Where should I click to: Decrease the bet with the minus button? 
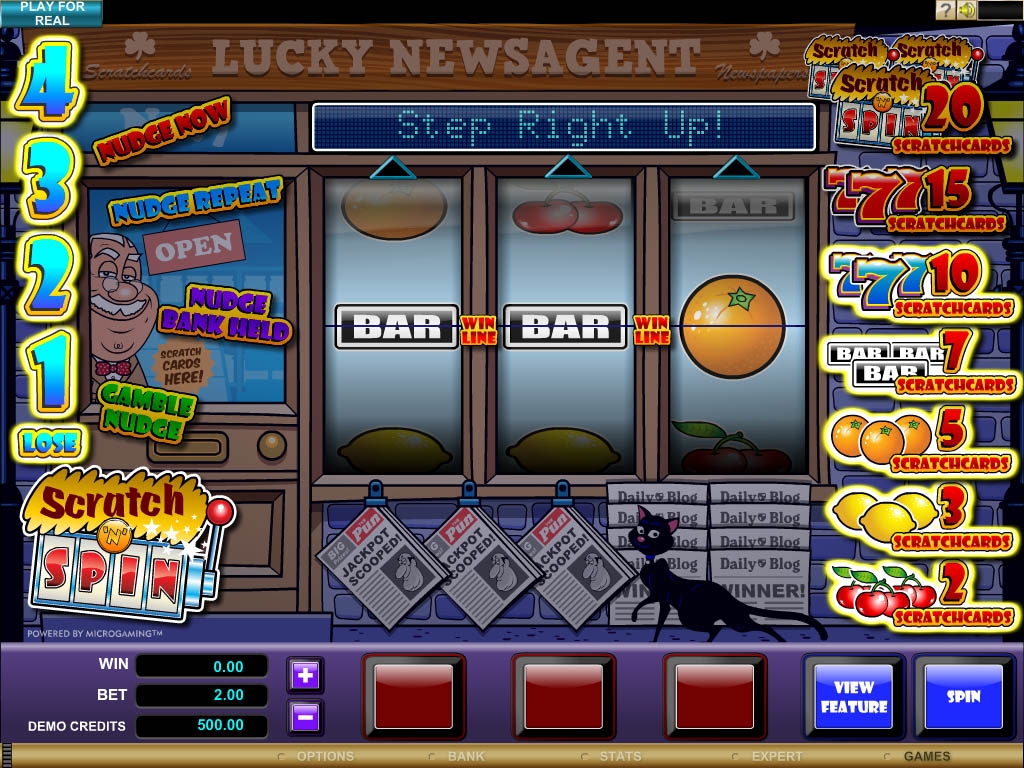click(306, 716)
